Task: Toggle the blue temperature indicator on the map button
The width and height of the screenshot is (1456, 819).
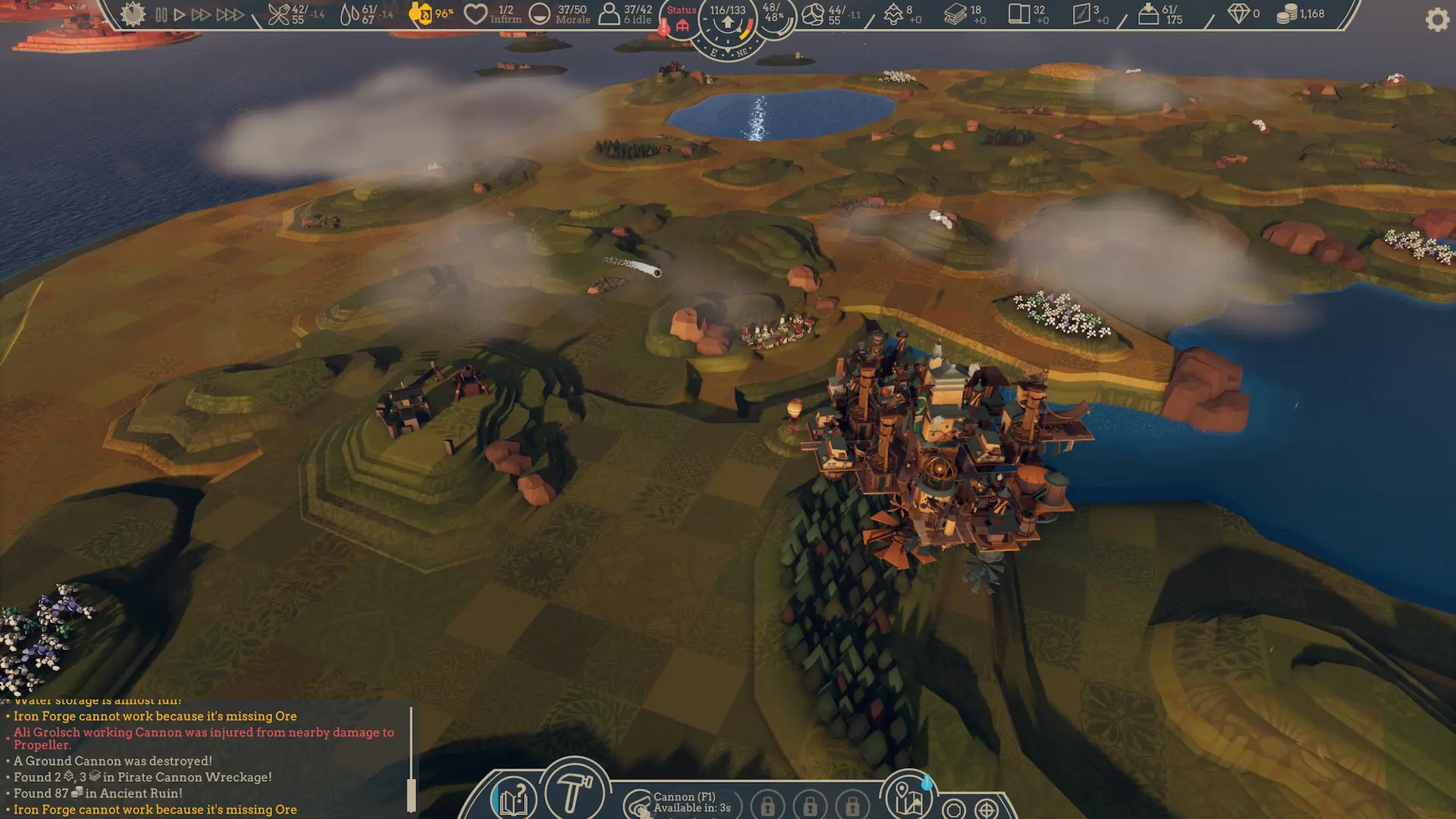Action: tap(927, 783)
